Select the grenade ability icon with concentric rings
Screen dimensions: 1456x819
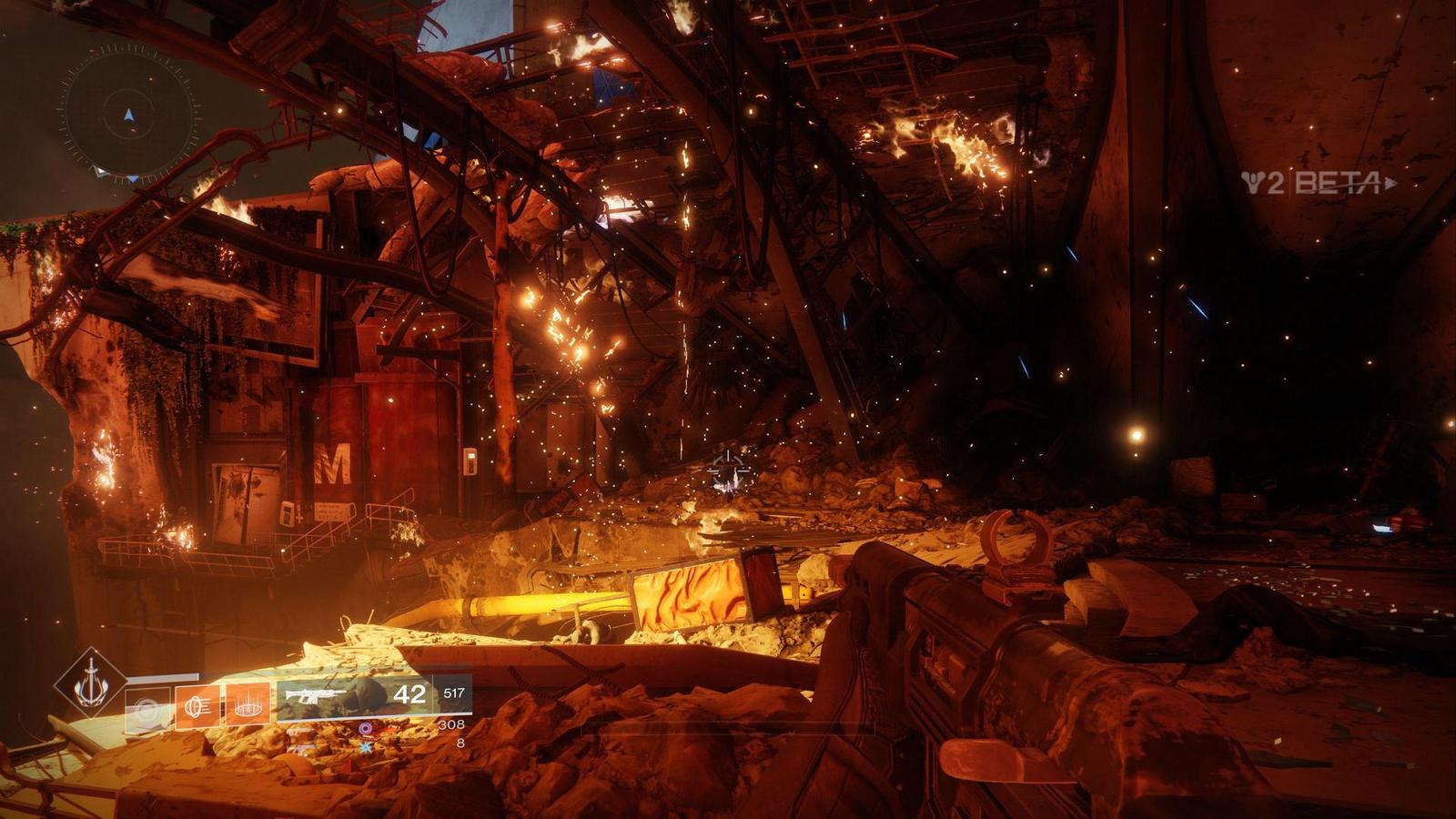(x=147, y=704)
